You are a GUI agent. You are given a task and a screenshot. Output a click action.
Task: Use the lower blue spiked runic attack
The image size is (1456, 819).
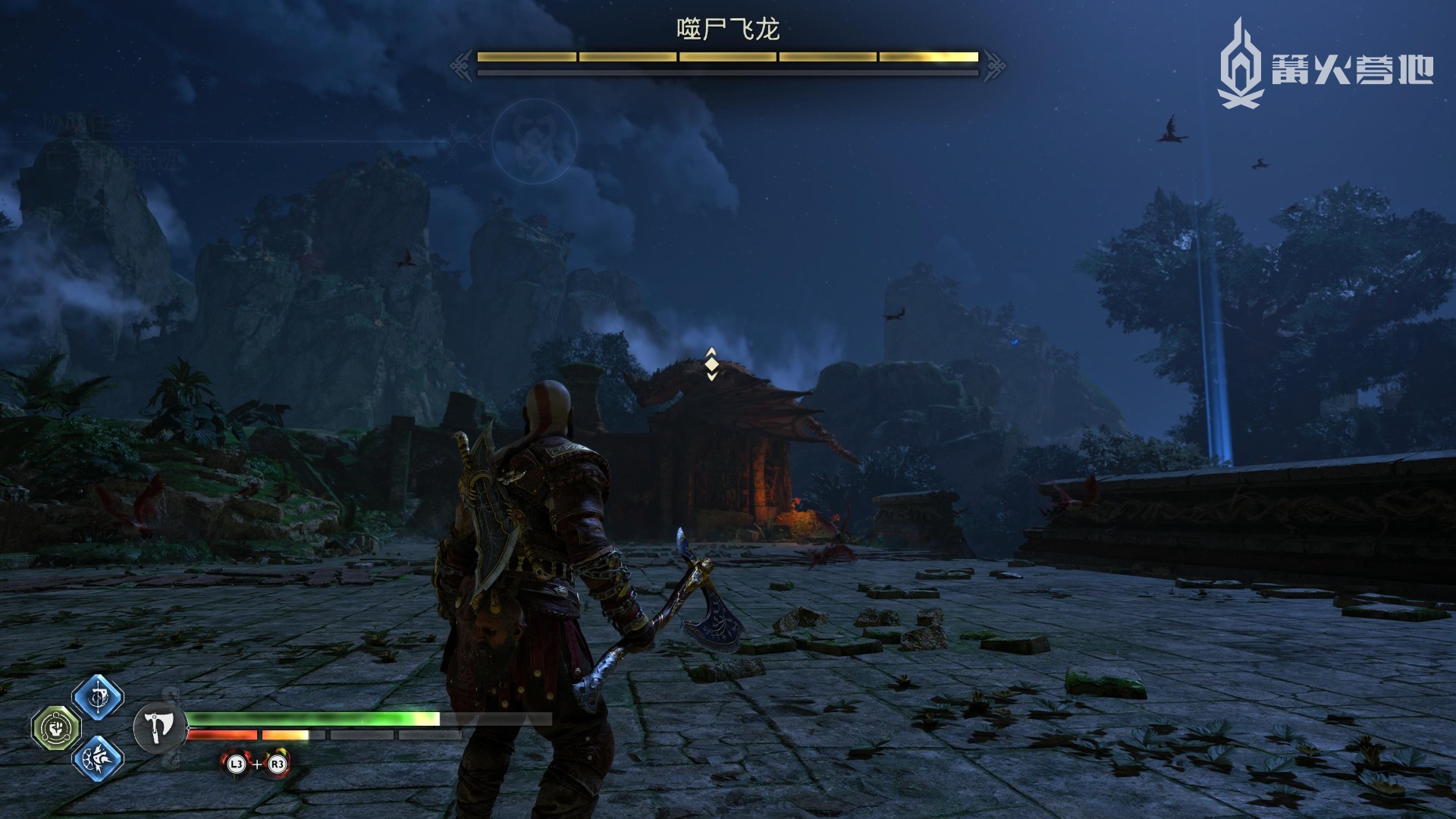99,757
